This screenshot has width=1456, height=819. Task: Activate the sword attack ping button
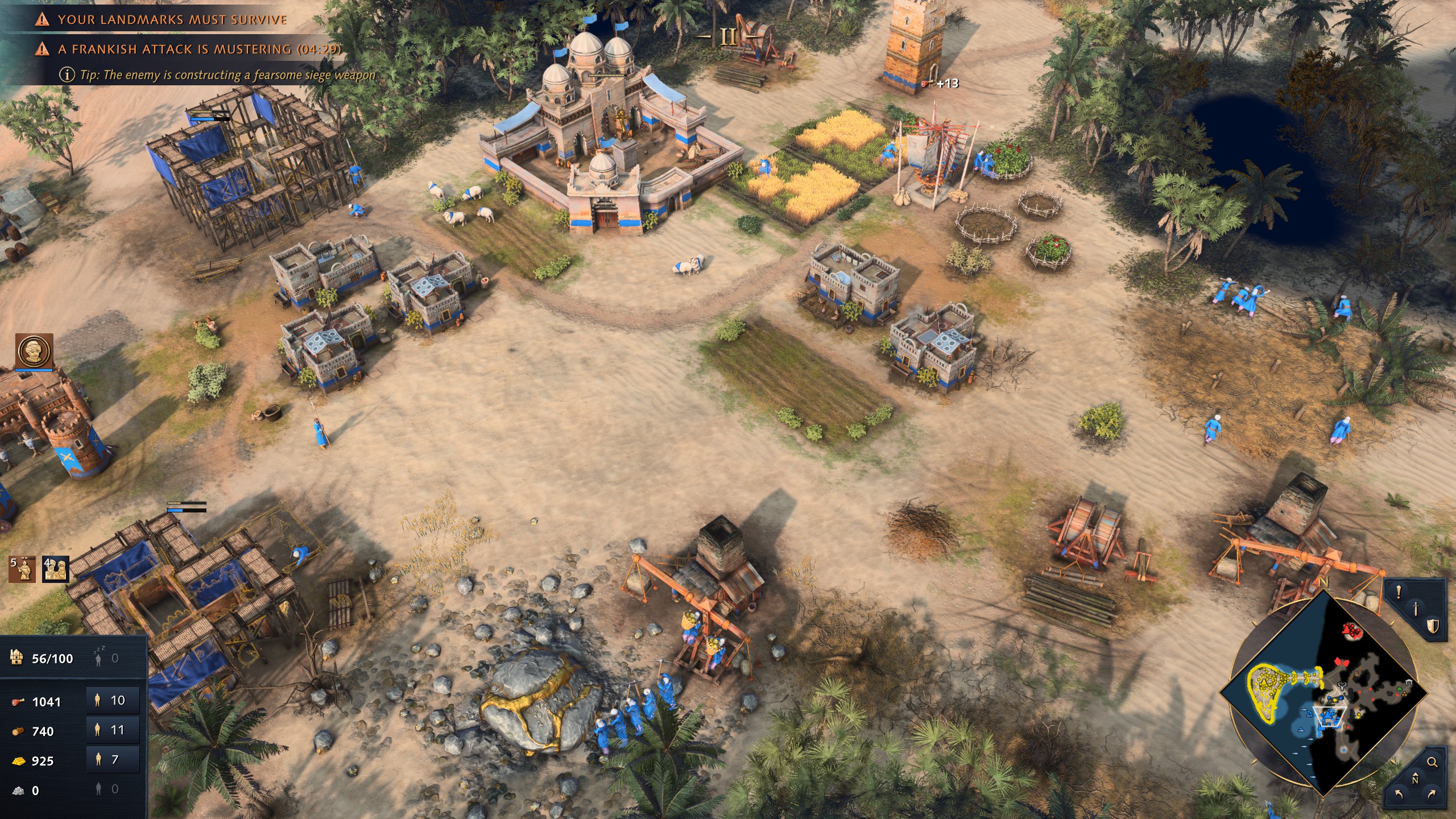point(1416,609)
